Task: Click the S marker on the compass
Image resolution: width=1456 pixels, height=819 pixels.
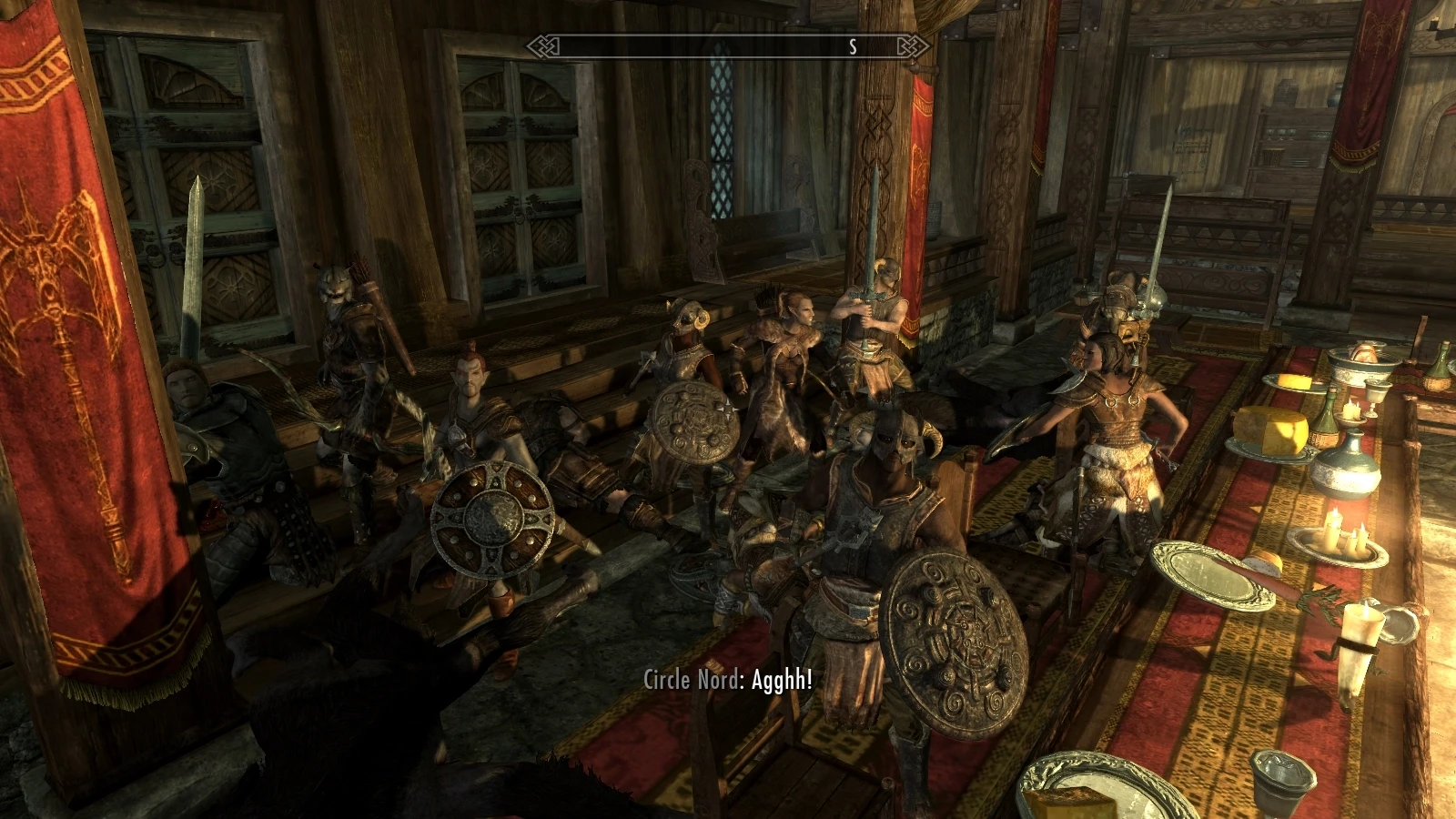Action: 852,49
